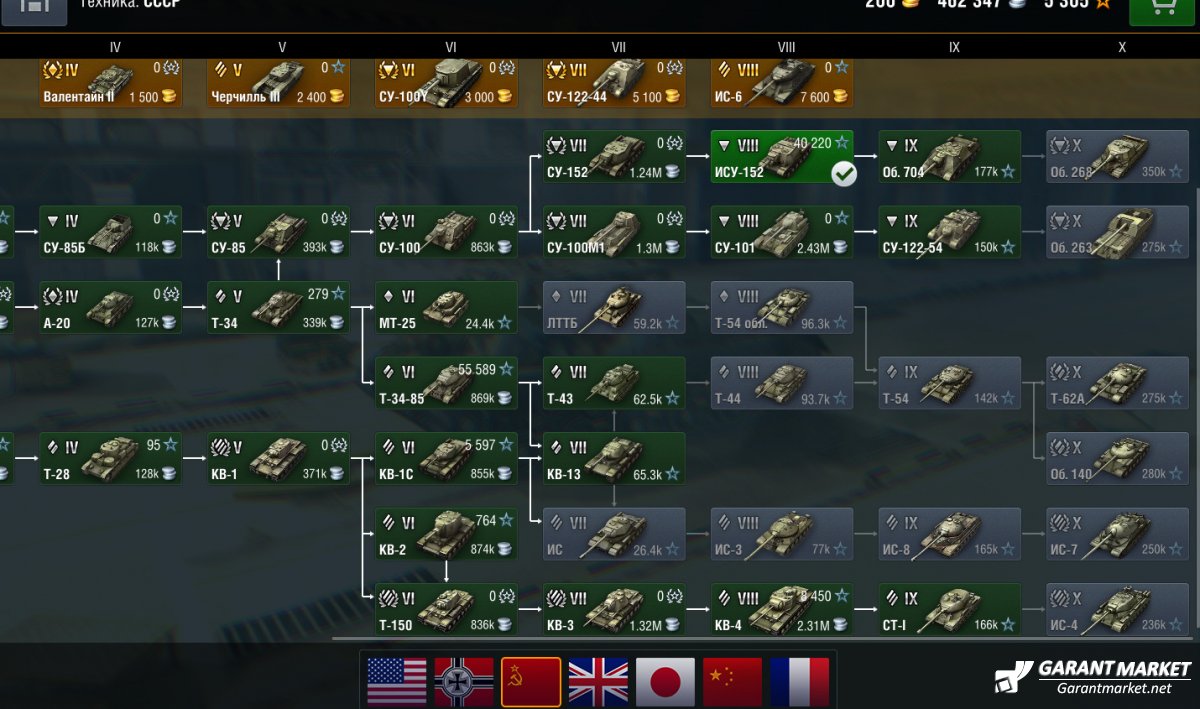This screenshot has height=709, width=1200.
Task: Show the France tech tree
Action: coord(799,682)
